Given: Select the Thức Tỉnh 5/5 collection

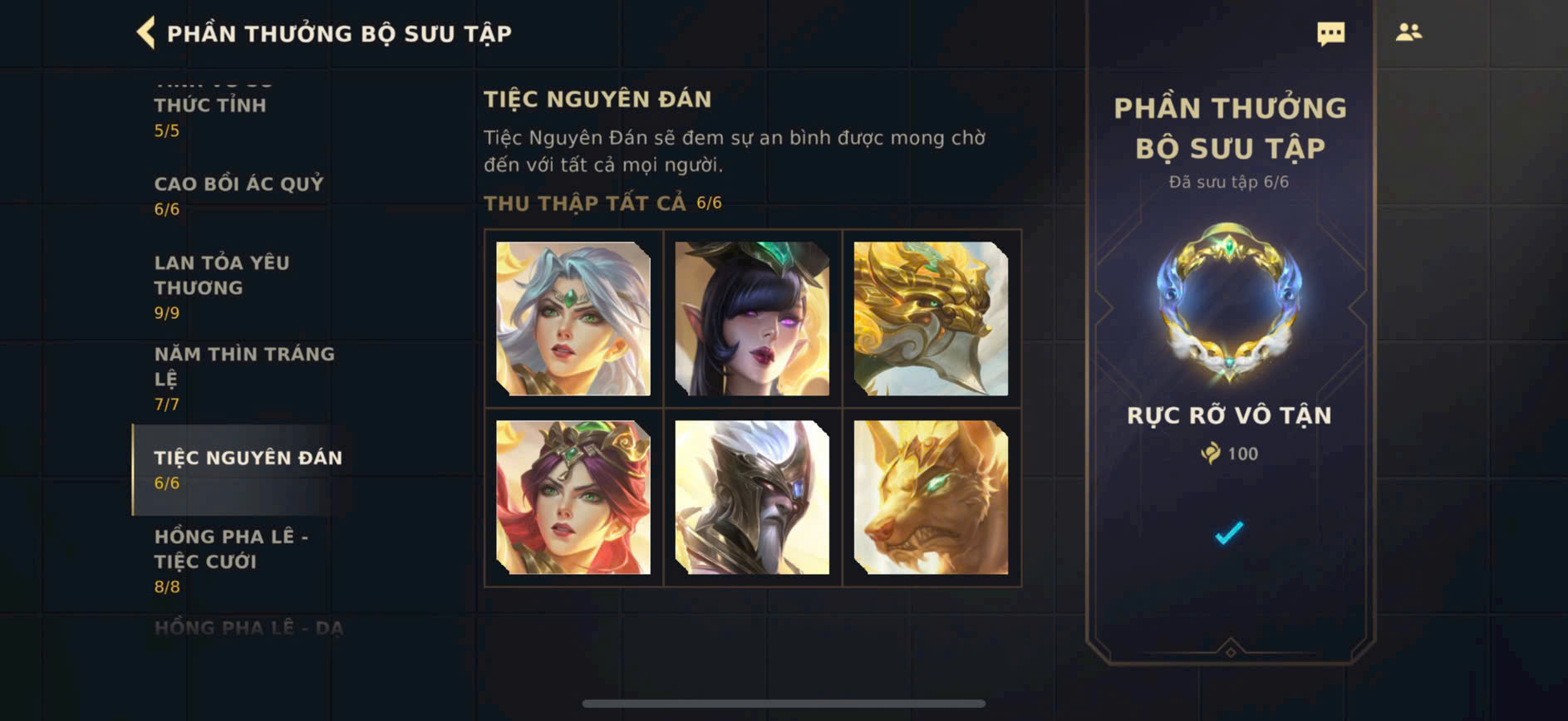Looking at the screenshot, I should coord(210,115).
